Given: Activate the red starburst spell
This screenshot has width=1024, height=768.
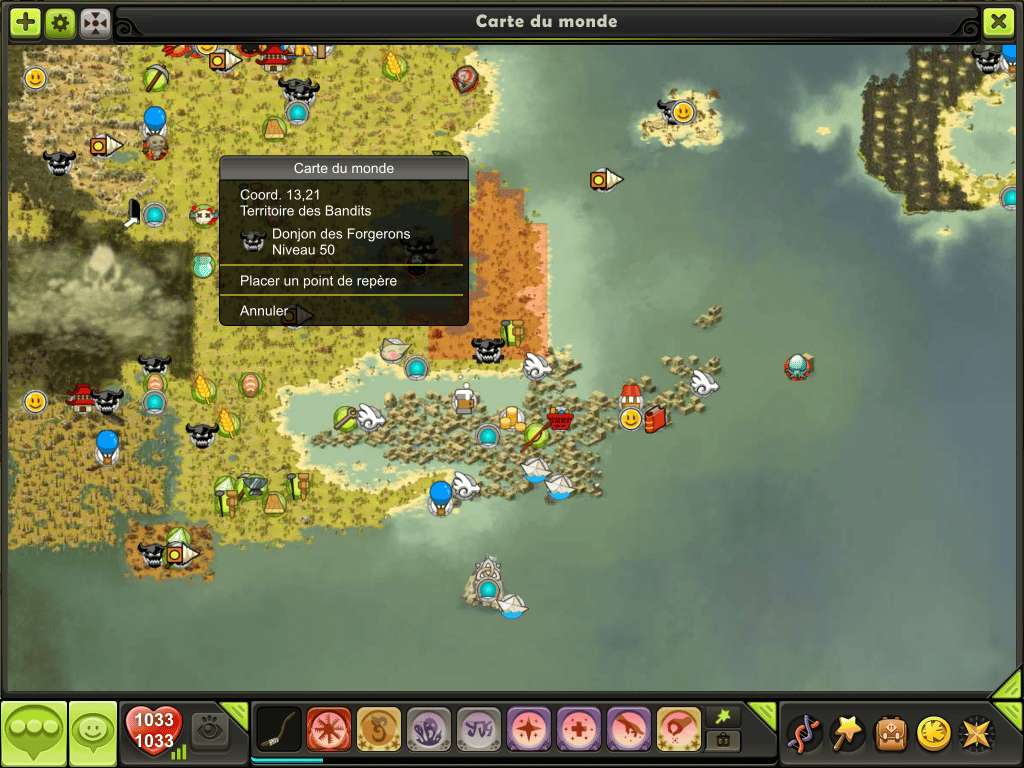Looking at the screenshot, I should [329, 729].
